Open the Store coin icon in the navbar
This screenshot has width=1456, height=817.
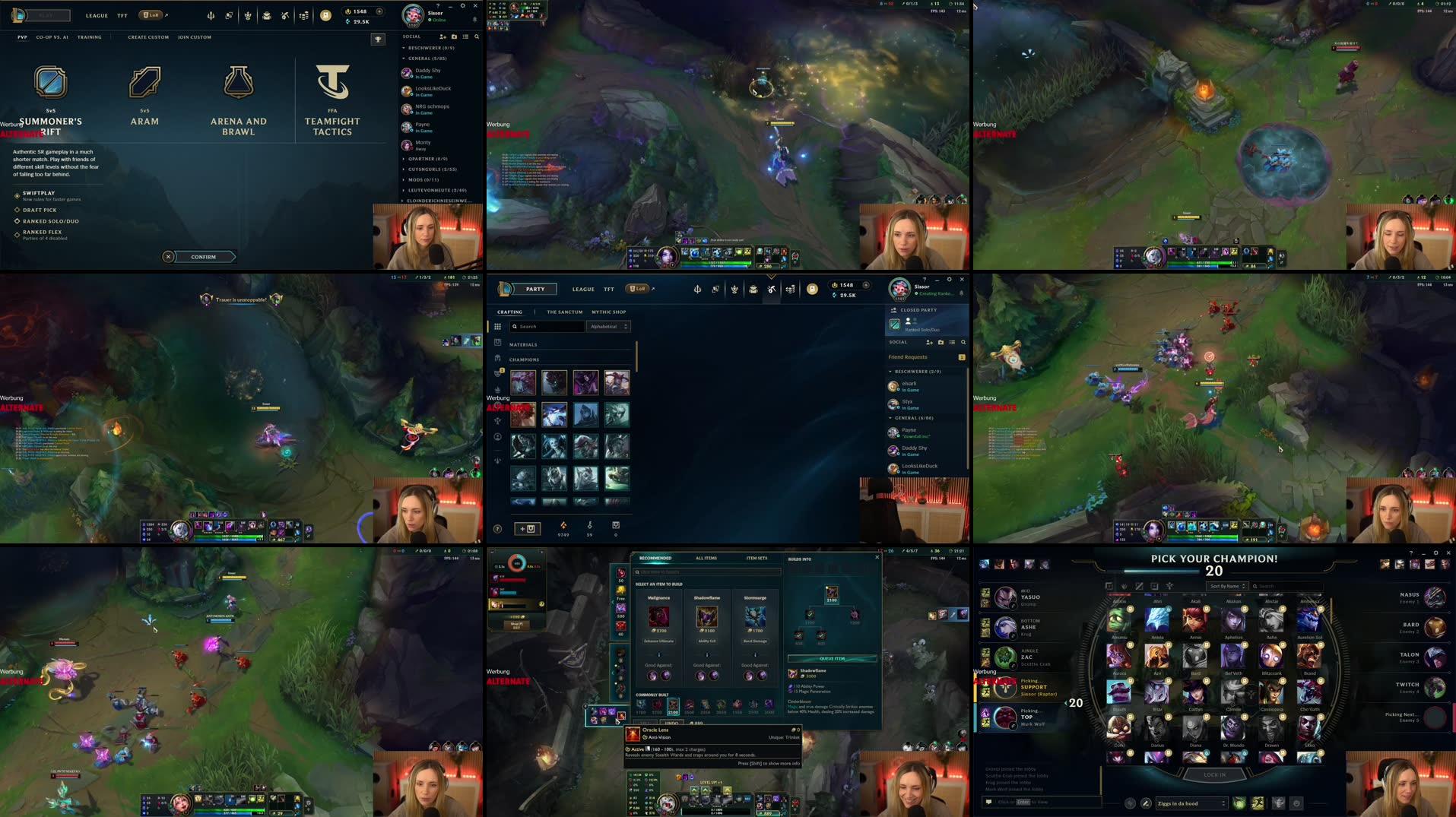[x=327, y=15]
